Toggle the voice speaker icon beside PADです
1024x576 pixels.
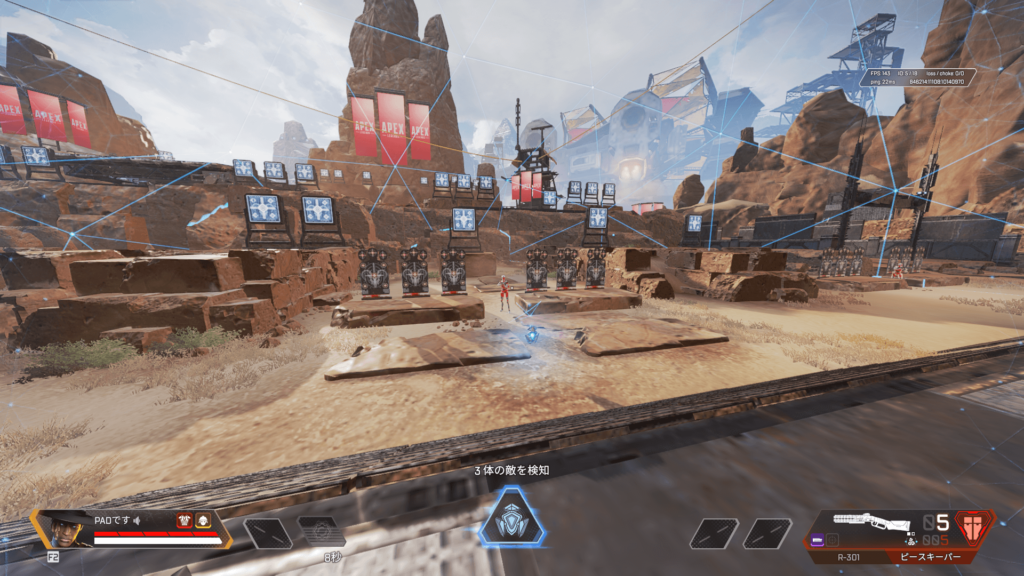point(138,520)
